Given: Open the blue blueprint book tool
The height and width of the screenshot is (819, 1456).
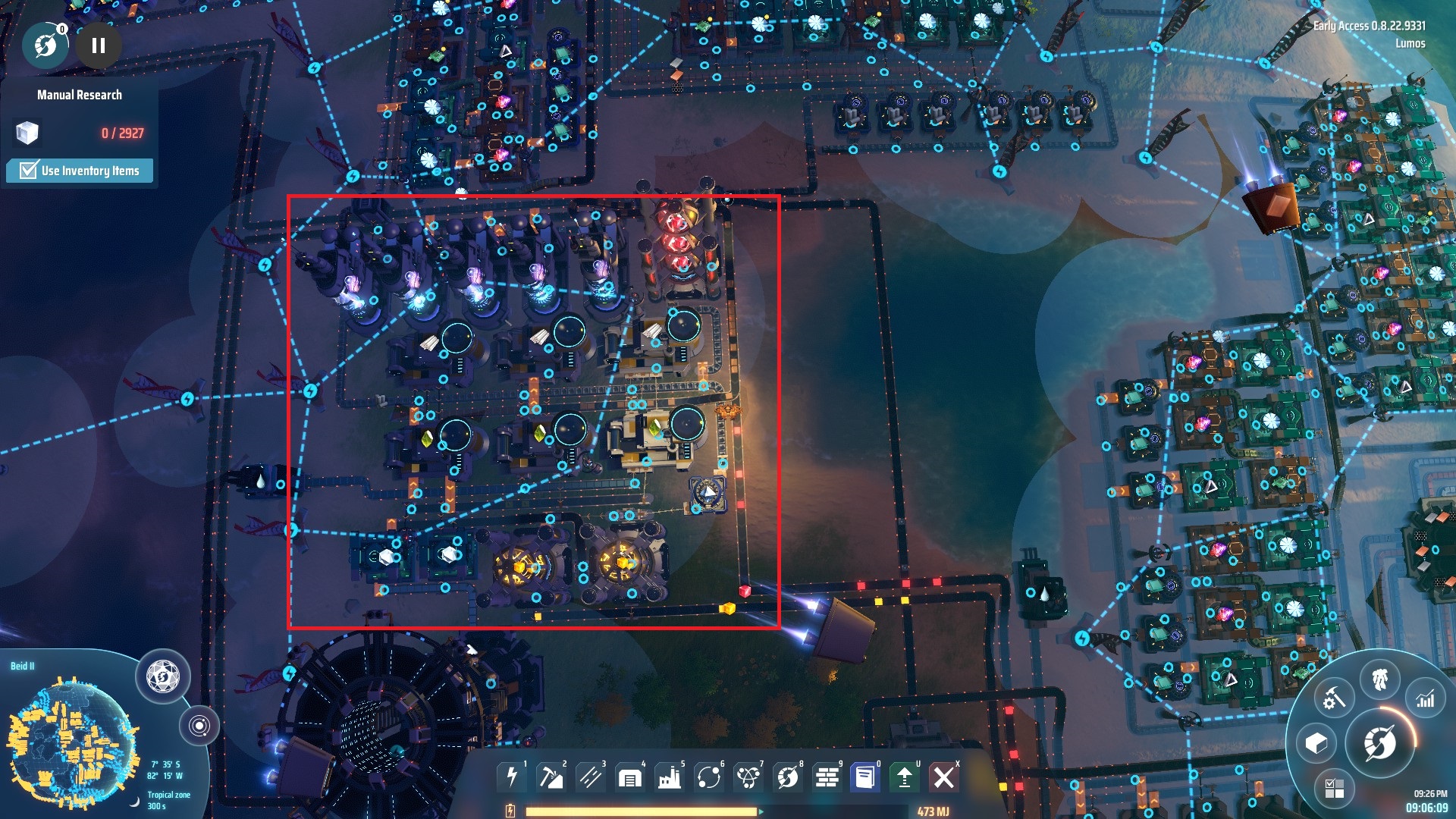Looking at the screenshot, I should (x=864, y=777).
